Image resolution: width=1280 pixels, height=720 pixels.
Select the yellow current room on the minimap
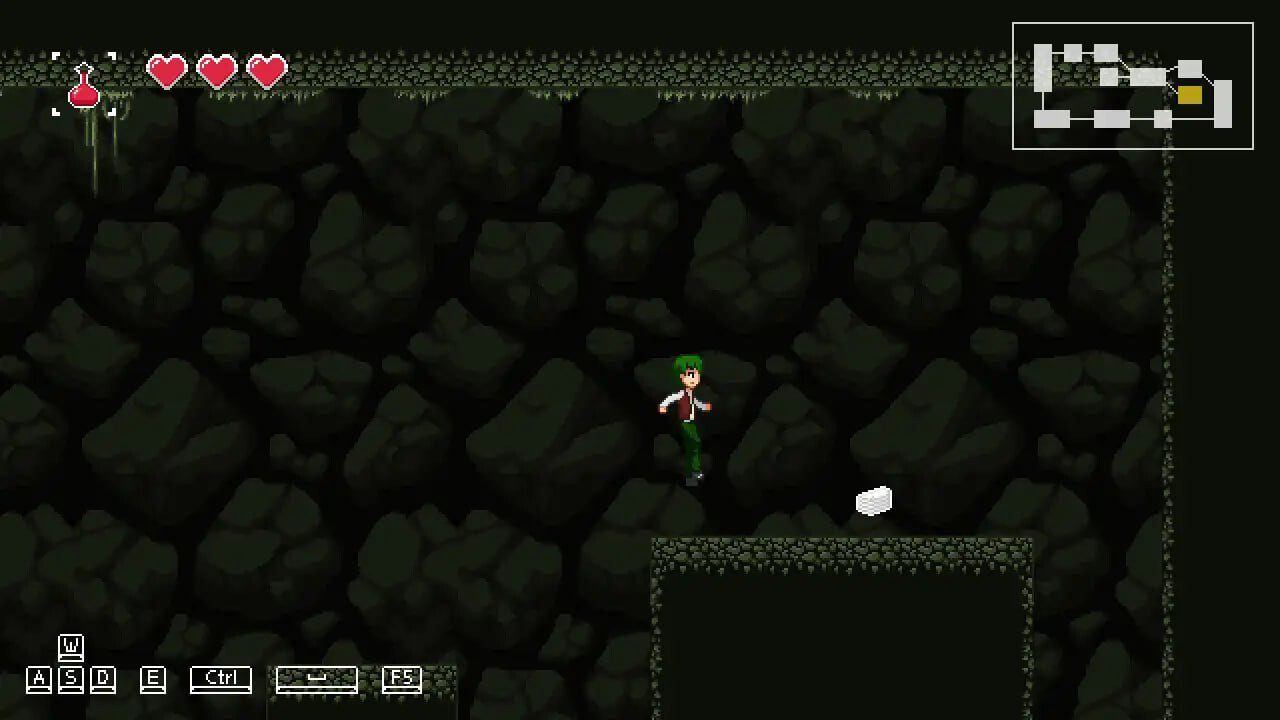click(1189, 95)
